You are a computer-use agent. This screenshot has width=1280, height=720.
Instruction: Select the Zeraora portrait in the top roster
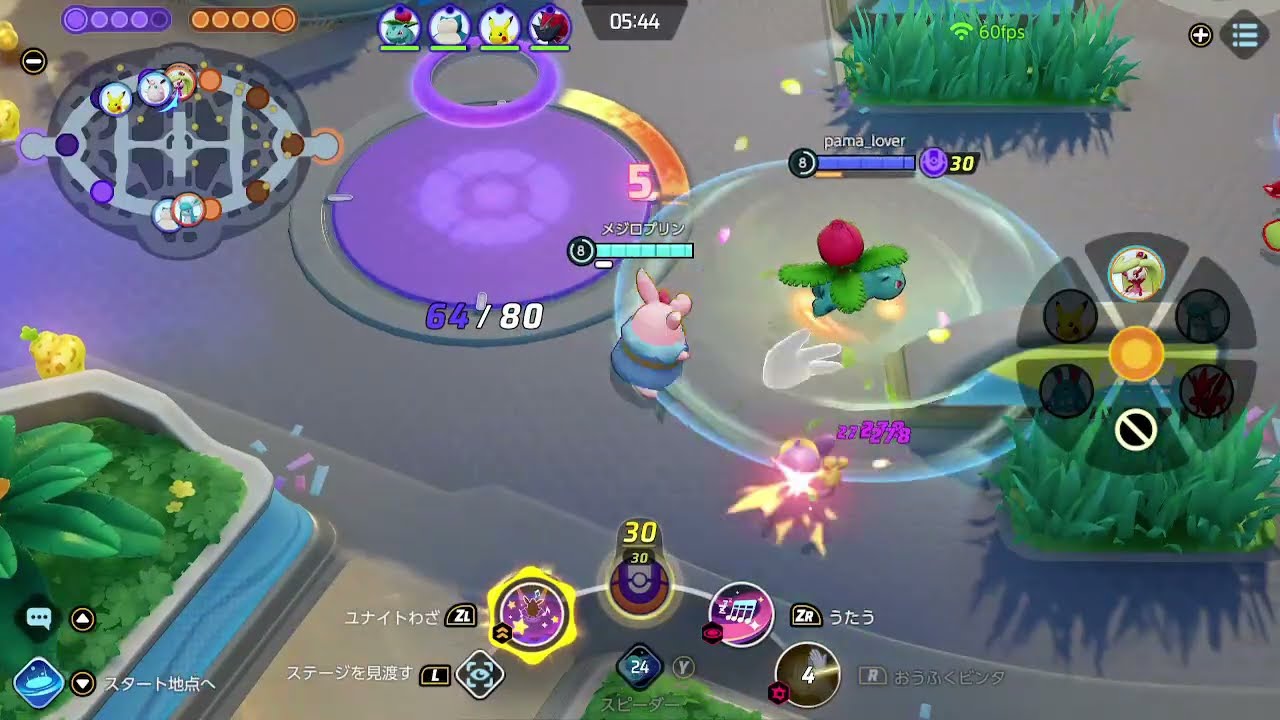pyautogui.click(x=549, y=24)
